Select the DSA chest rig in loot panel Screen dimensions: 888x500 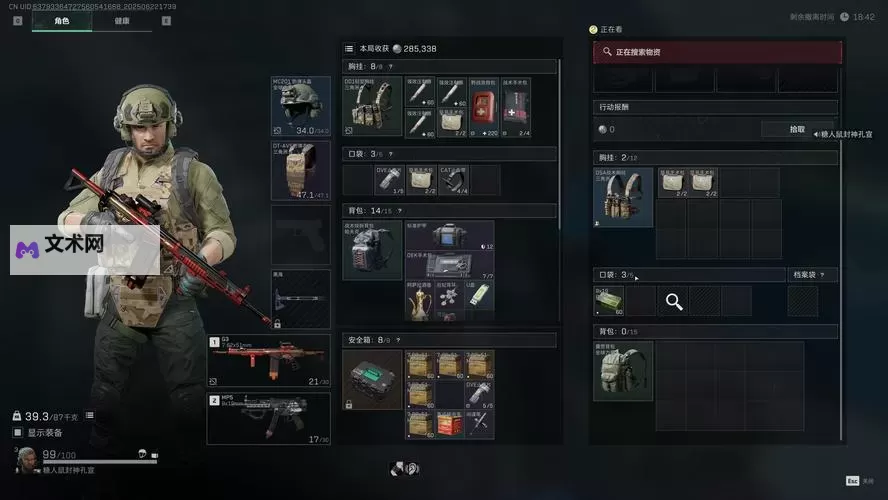pos(623,197)
